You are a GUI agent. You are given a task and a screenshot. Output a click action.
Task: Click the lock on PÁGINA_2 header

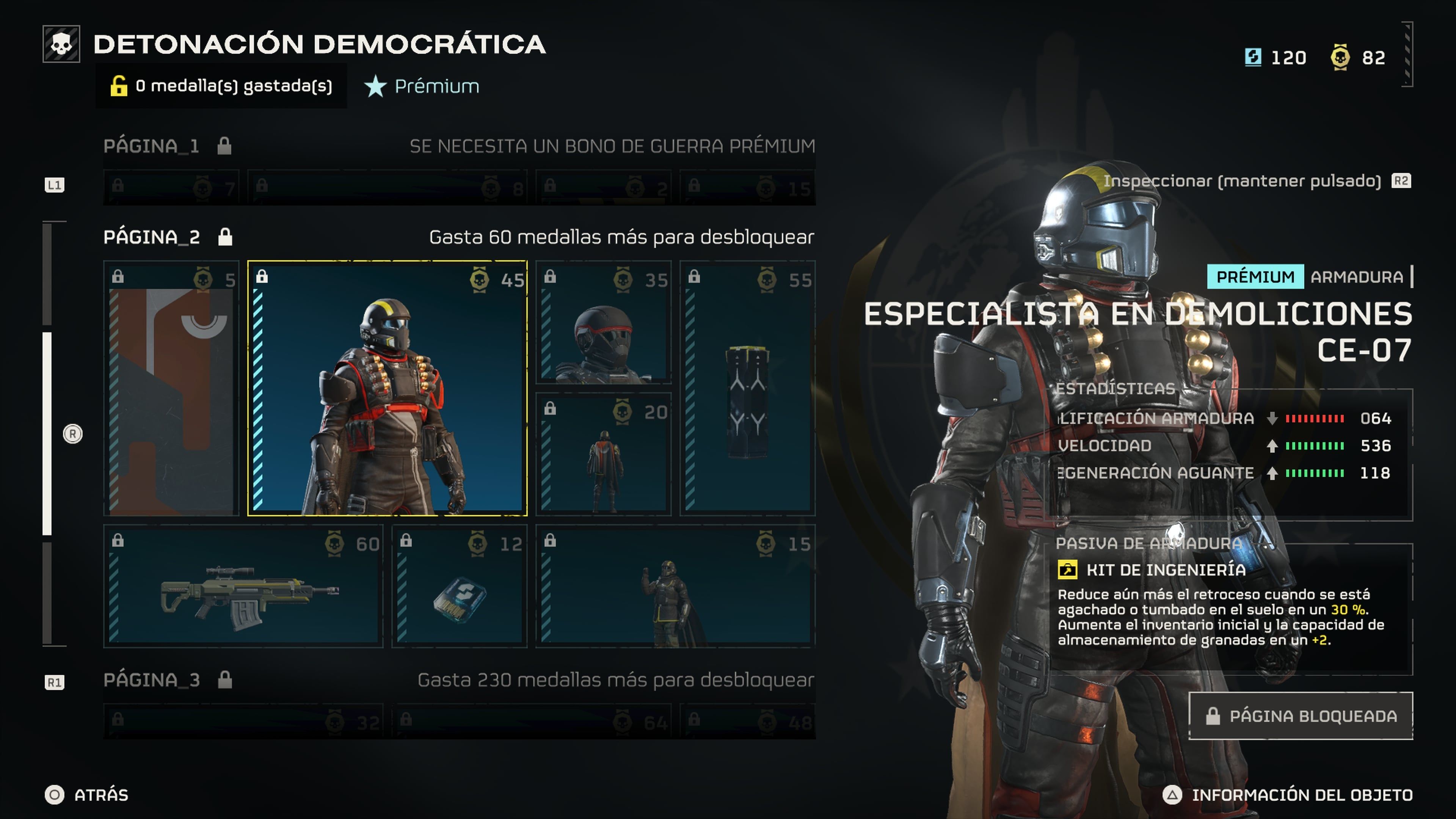(x=225, y=237)
